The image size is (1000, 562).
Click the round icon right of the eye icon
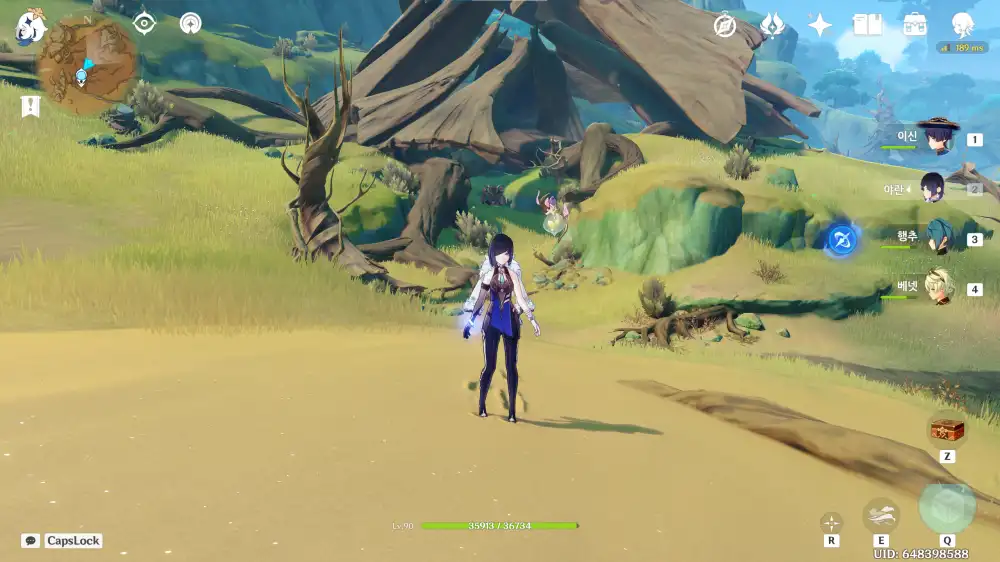[190, 23]
